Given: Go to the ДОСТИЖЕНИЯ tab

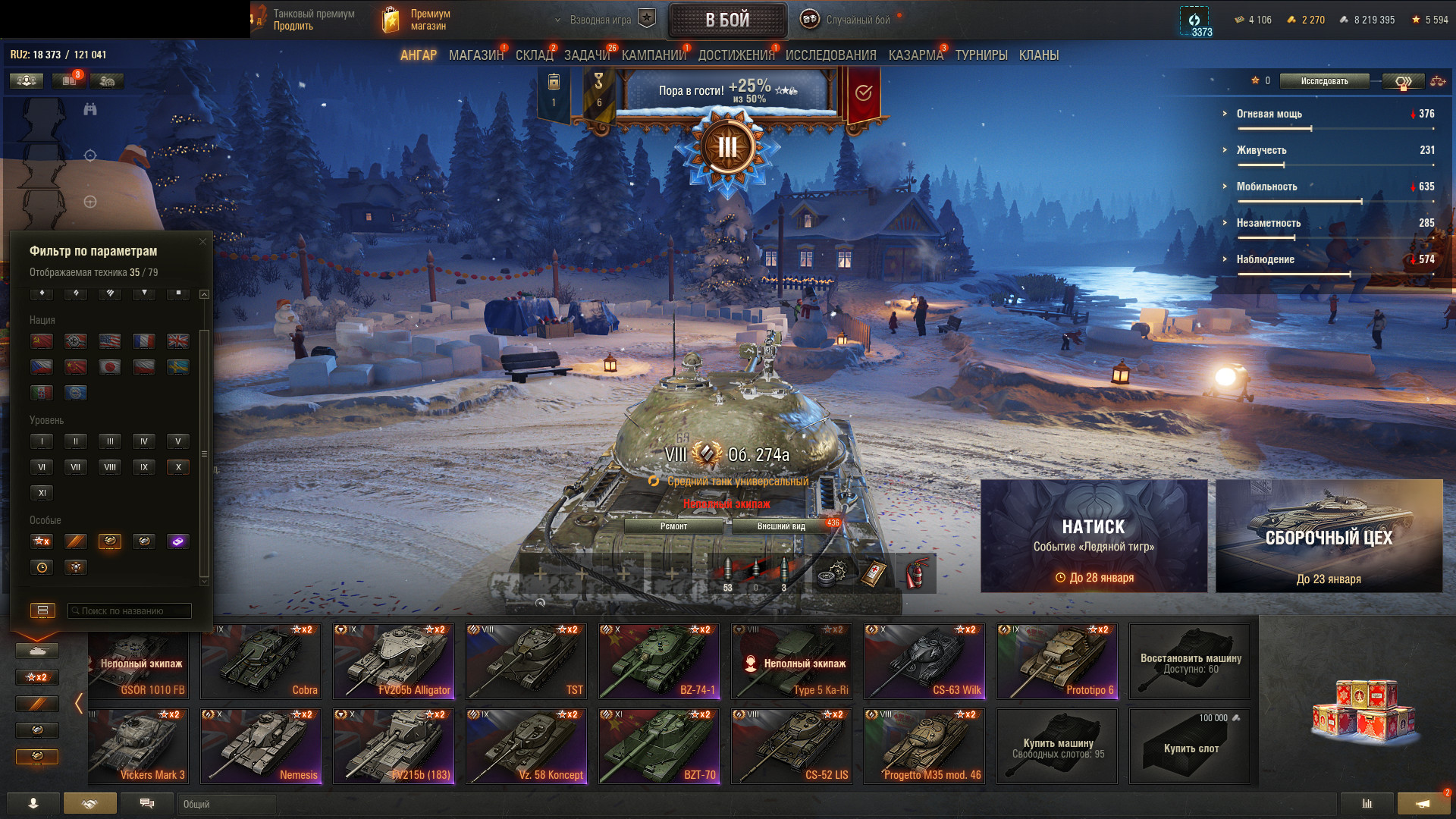Looking at the screenshot, I should coord(736,55).
